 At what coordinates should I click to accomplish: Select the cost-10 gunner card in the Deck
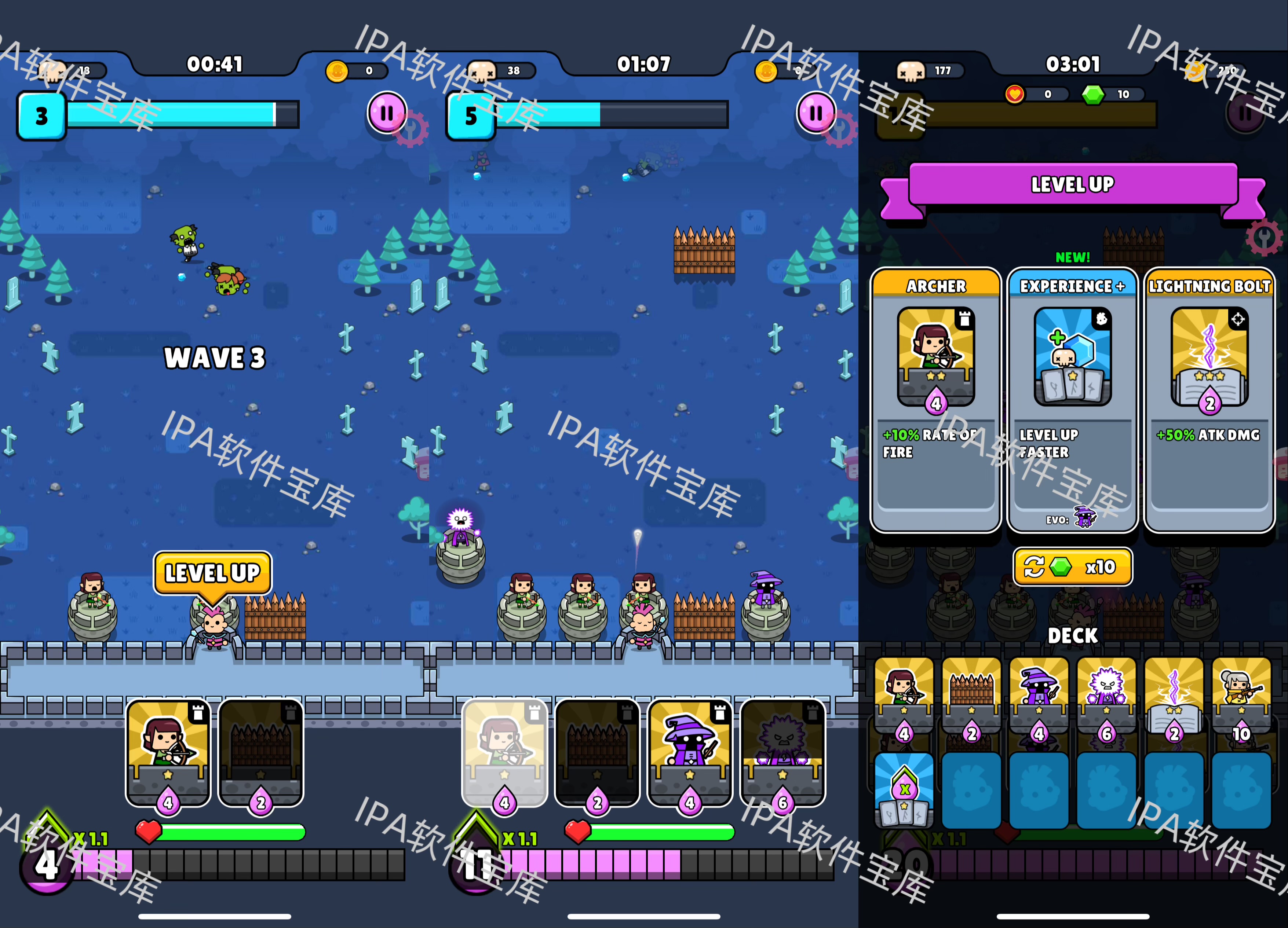pos(1241,700)
